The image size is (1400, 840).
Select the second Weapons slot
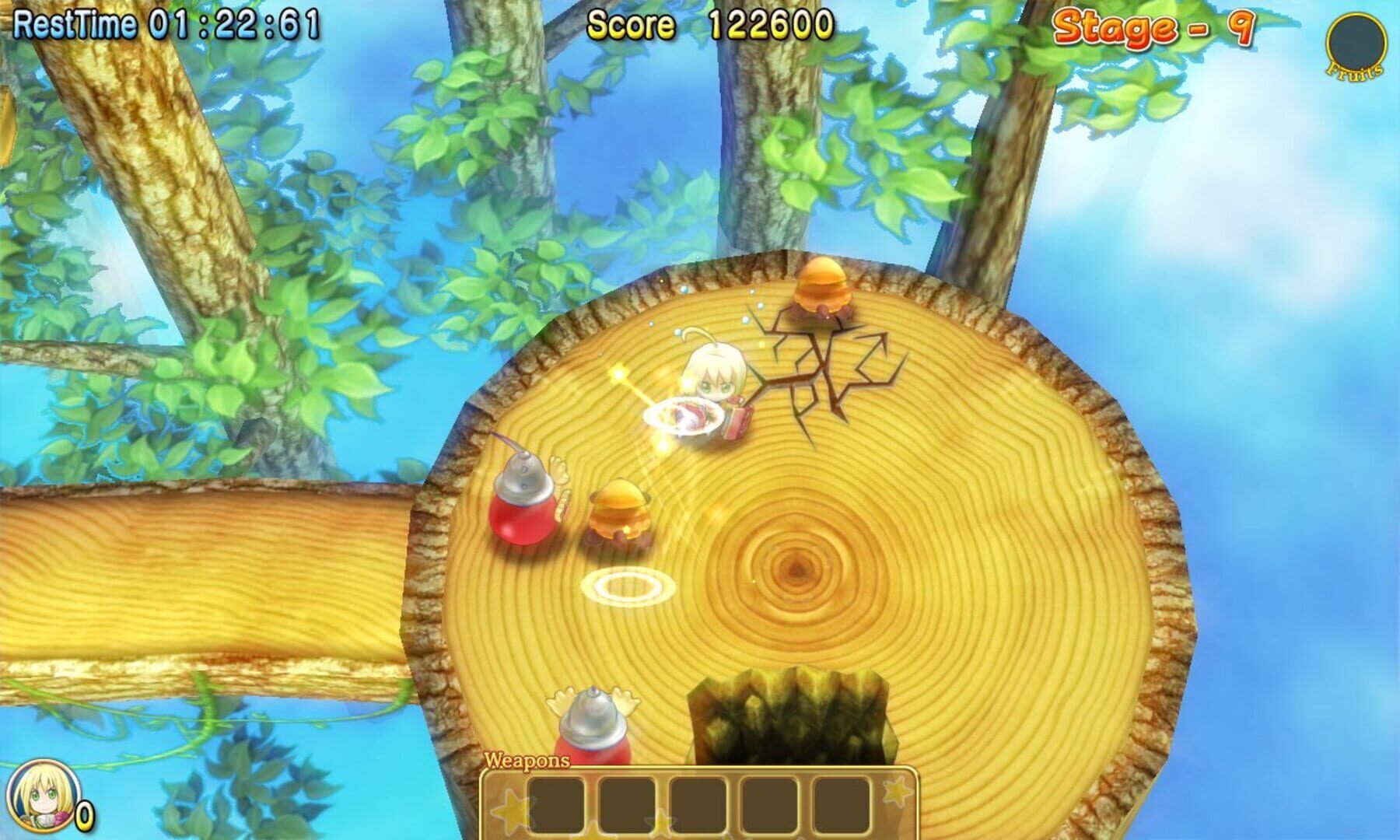point(626,805)
